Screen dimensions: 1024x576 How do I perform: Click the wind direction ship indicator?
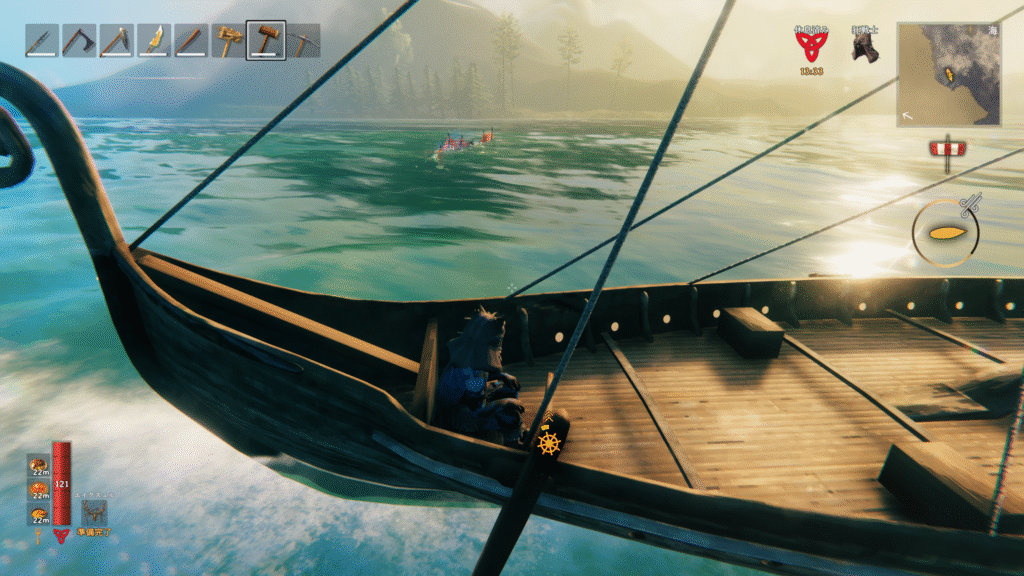click(945, 233)
